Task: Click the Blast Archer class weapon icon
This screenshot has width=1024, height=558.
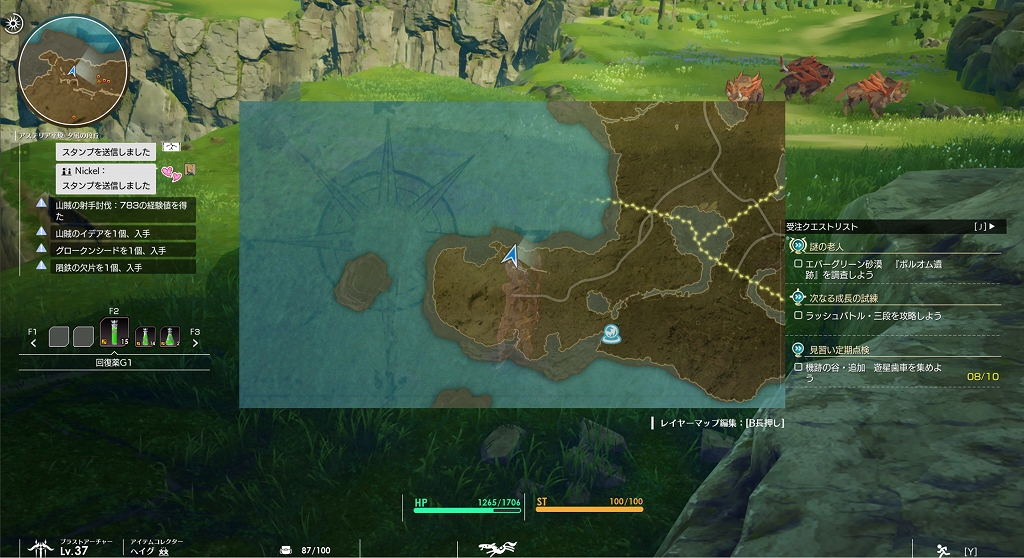Action: (x=42, y=547)
